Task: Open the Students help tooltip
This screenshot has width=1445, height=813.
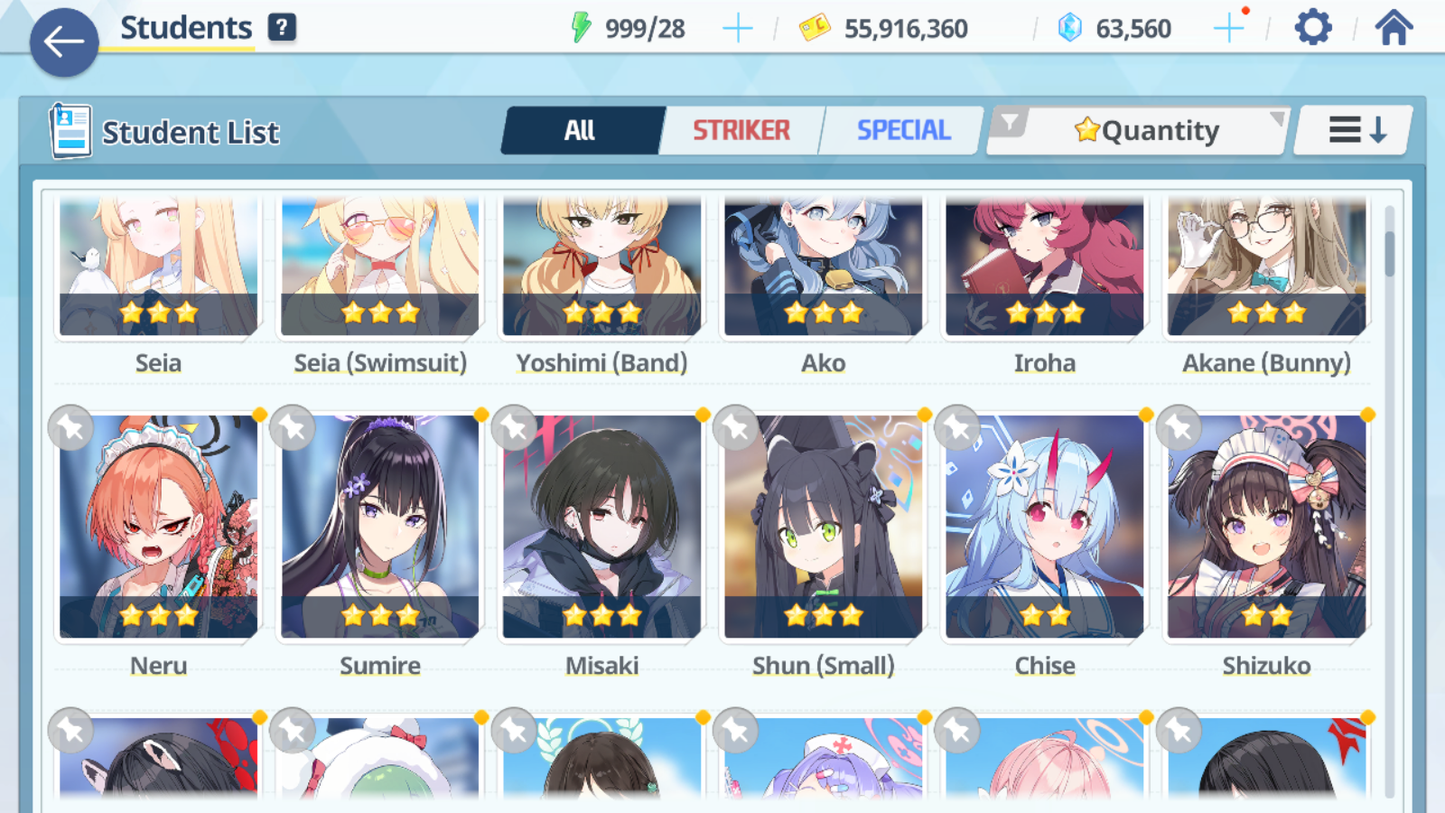Action: pyautogui.click(x=282, y=27)
